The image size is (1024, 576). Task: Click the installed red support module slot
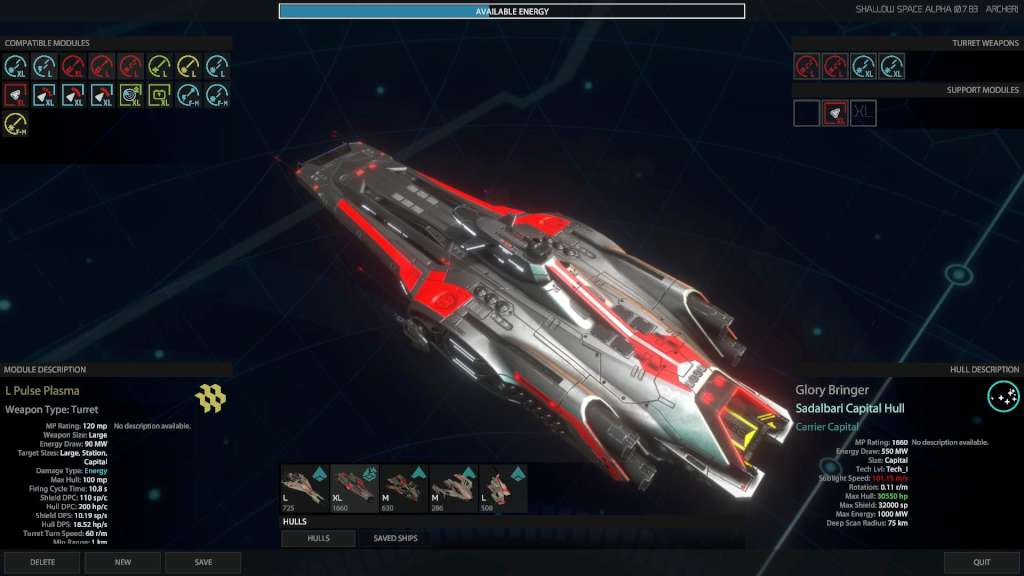(x=835, y=113)
